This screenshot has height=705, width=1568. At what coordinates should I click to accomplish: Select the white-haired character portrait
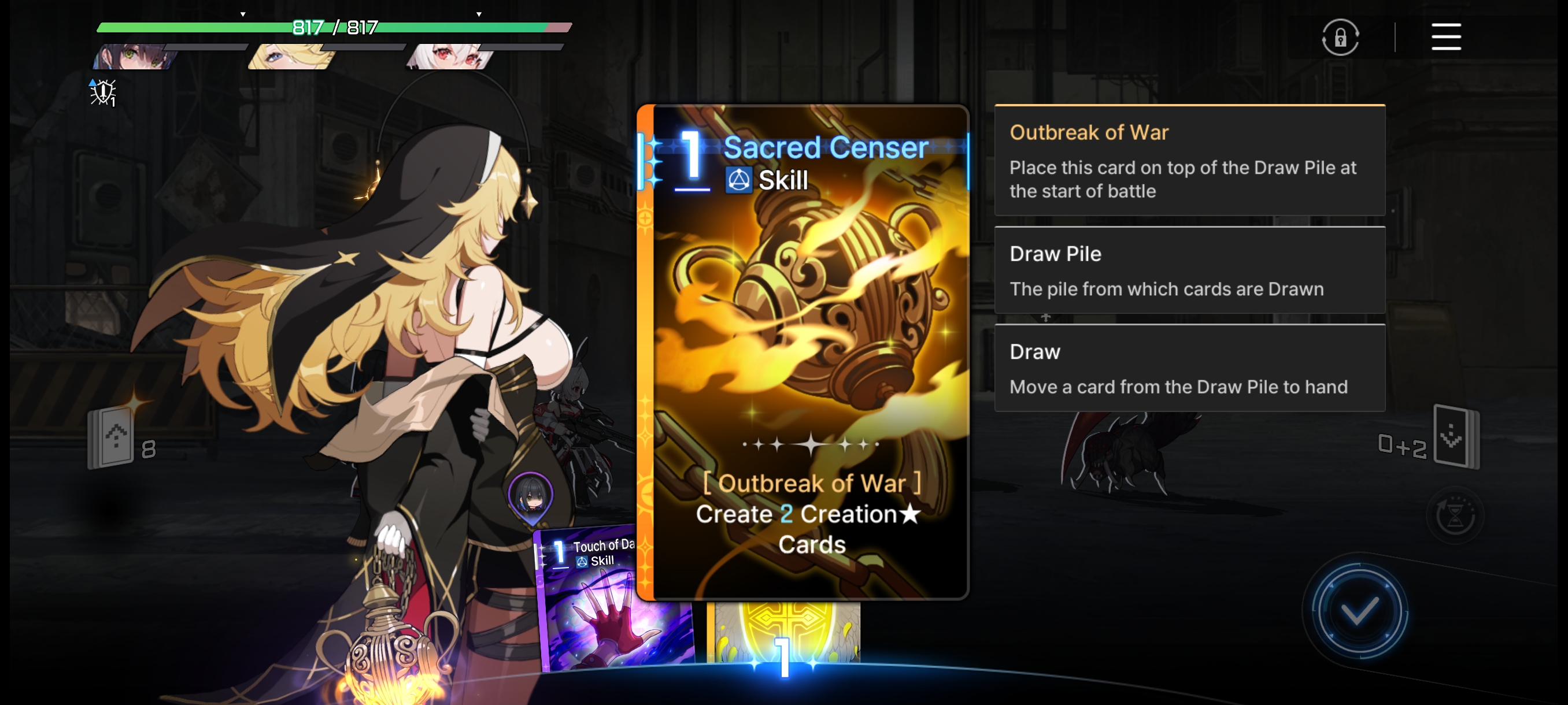coord(450,57)
